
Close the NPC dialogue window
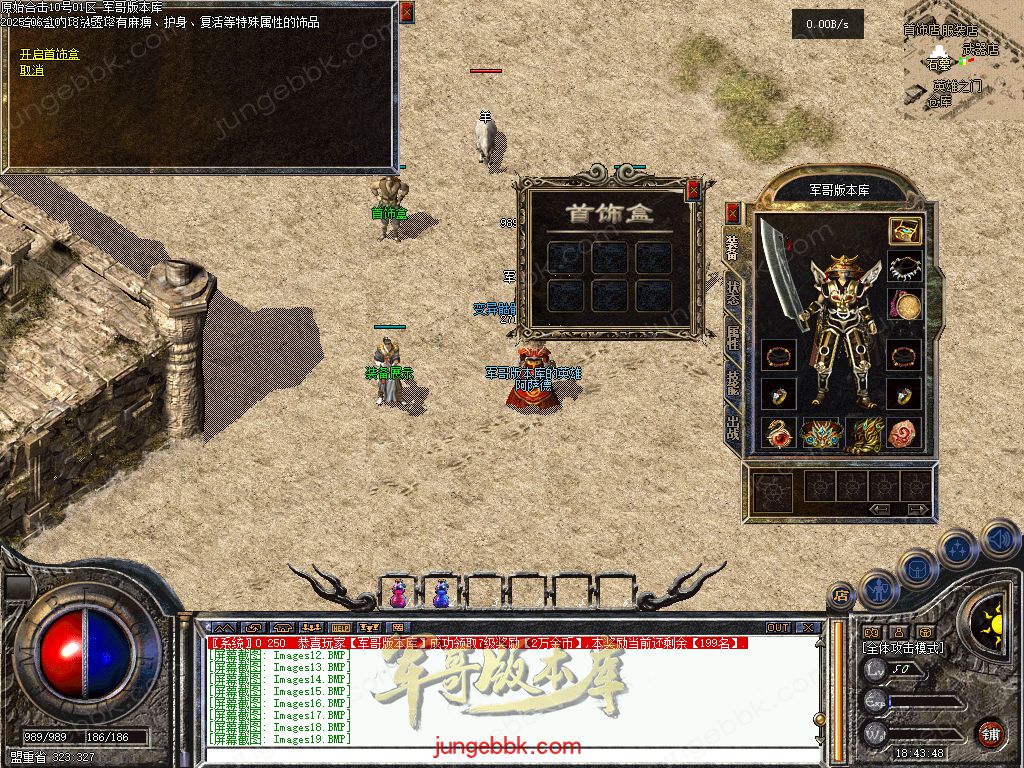406,12
